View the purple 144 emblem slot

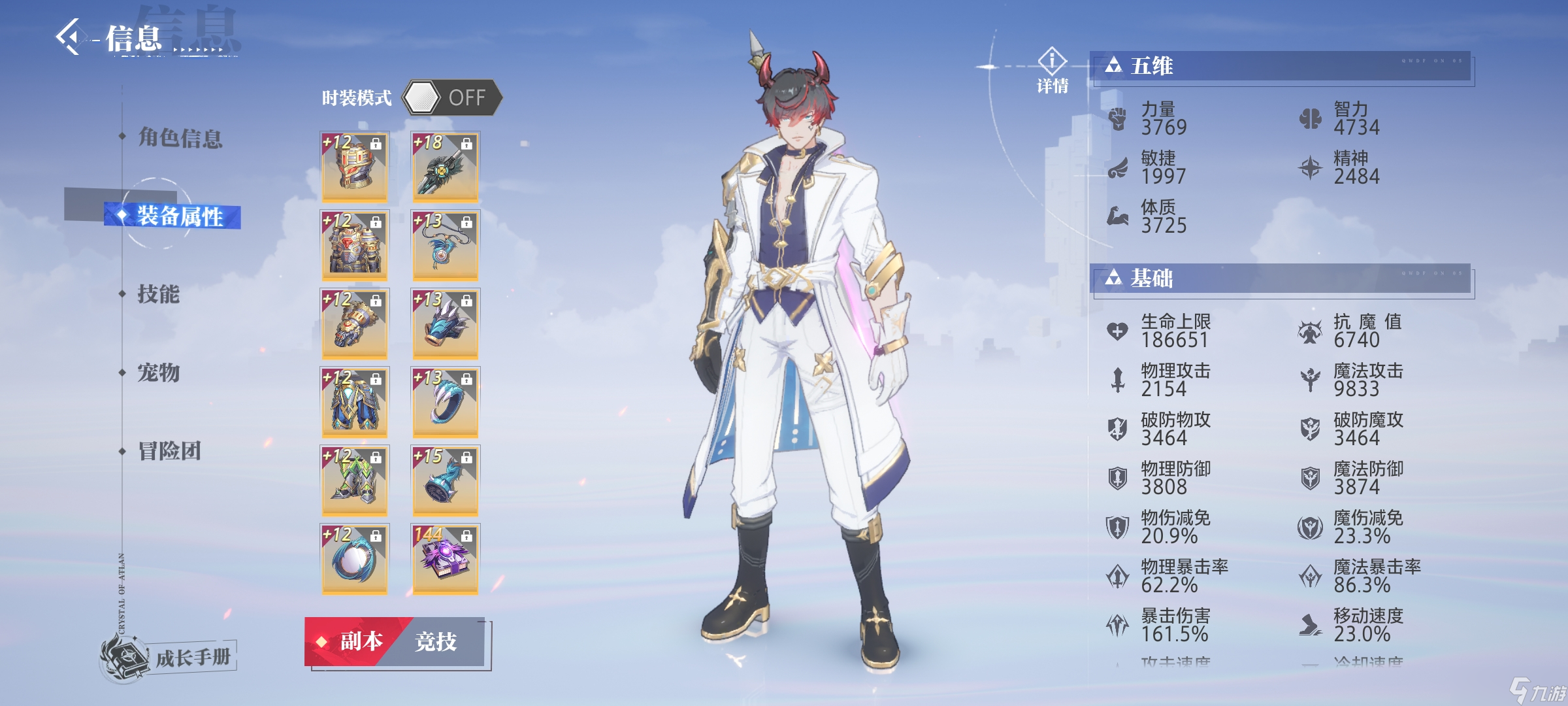pos(445,558)
